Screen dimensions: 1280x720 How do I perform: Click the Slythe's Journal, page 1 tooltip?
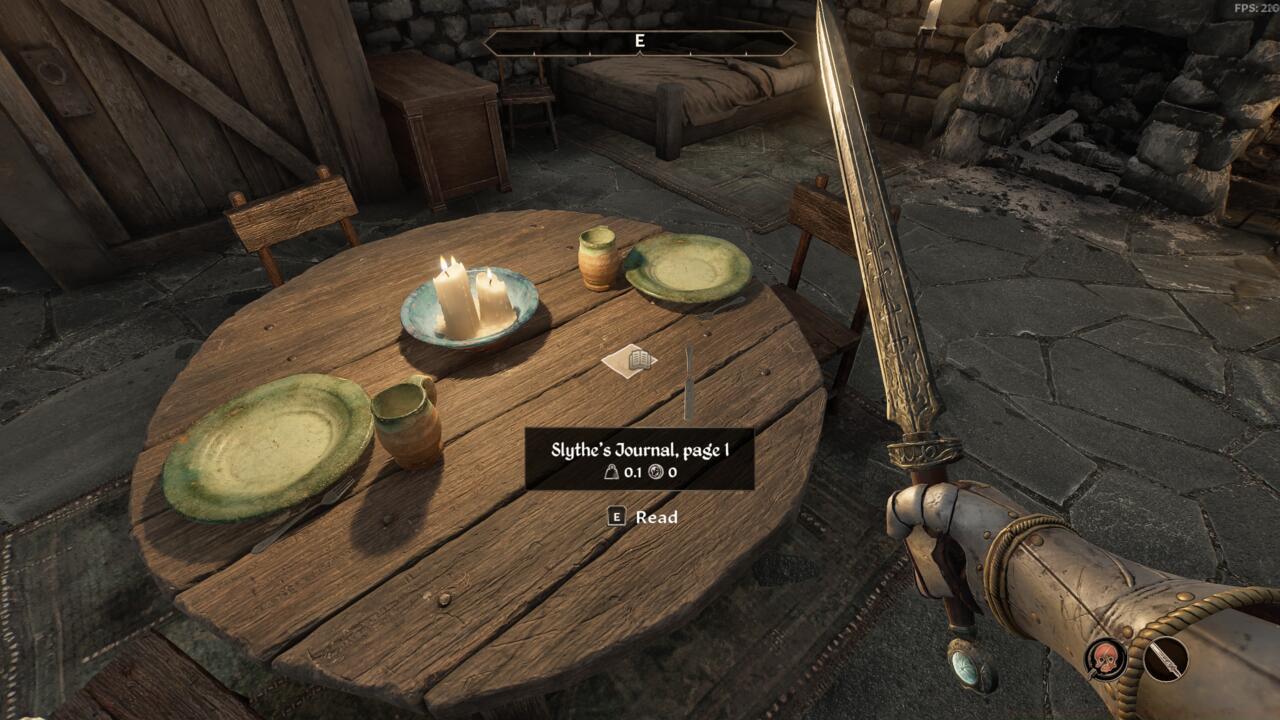tap(639, 459)
